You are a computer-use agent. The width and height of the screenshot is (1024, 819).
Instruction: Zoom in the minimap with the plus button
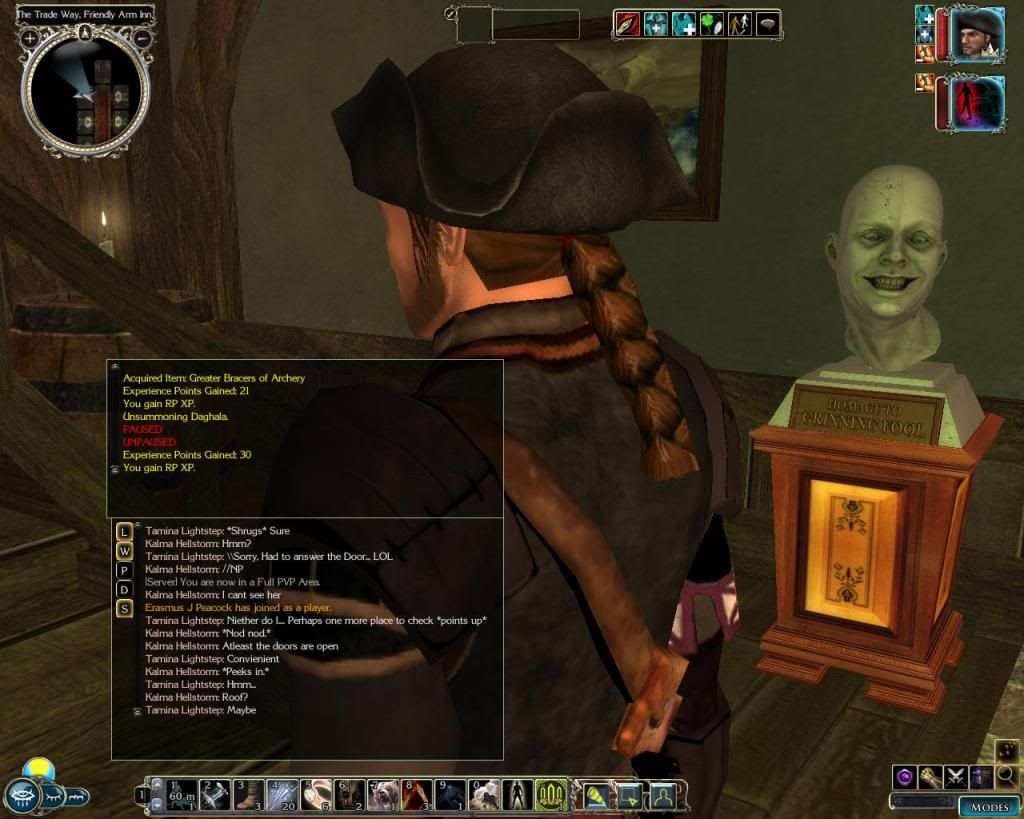coord(30,38)
